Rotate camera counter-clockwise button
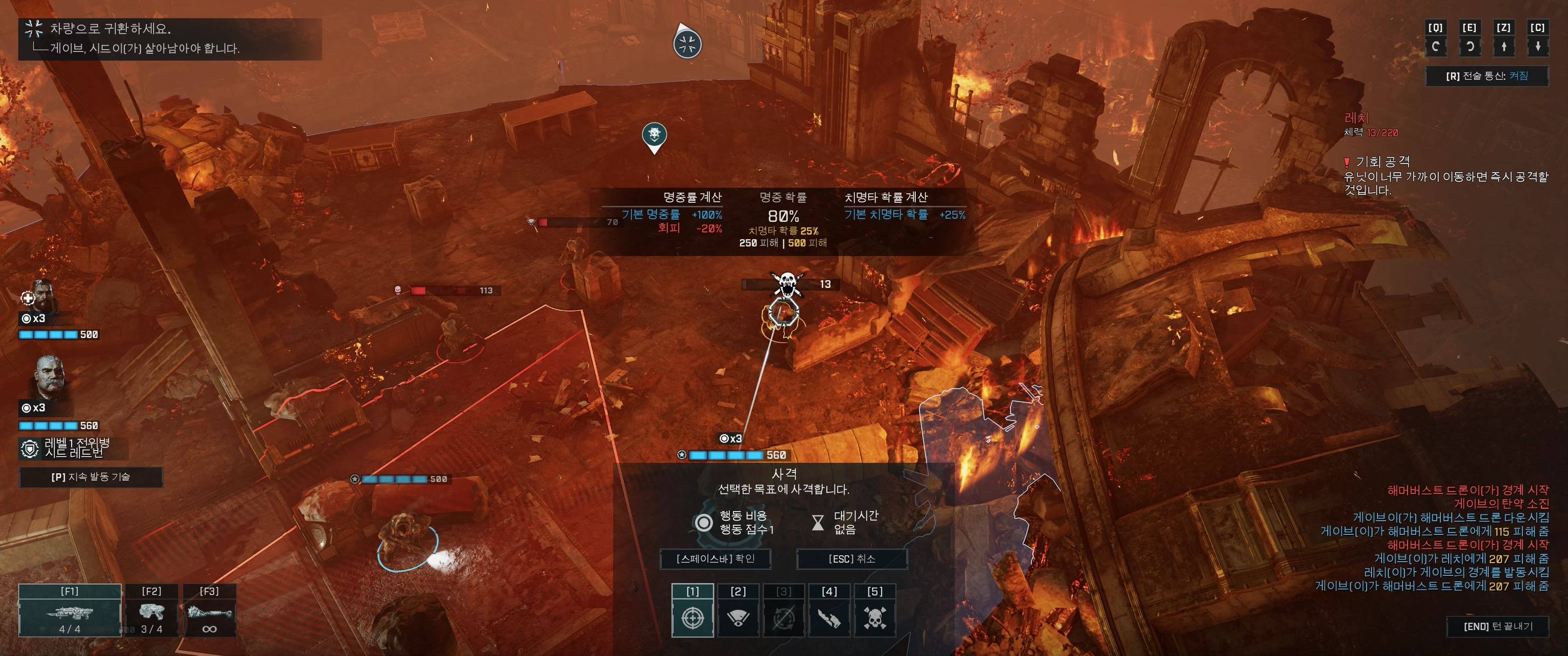Viewport: 1568px width, 656px height. point(1435,39)
